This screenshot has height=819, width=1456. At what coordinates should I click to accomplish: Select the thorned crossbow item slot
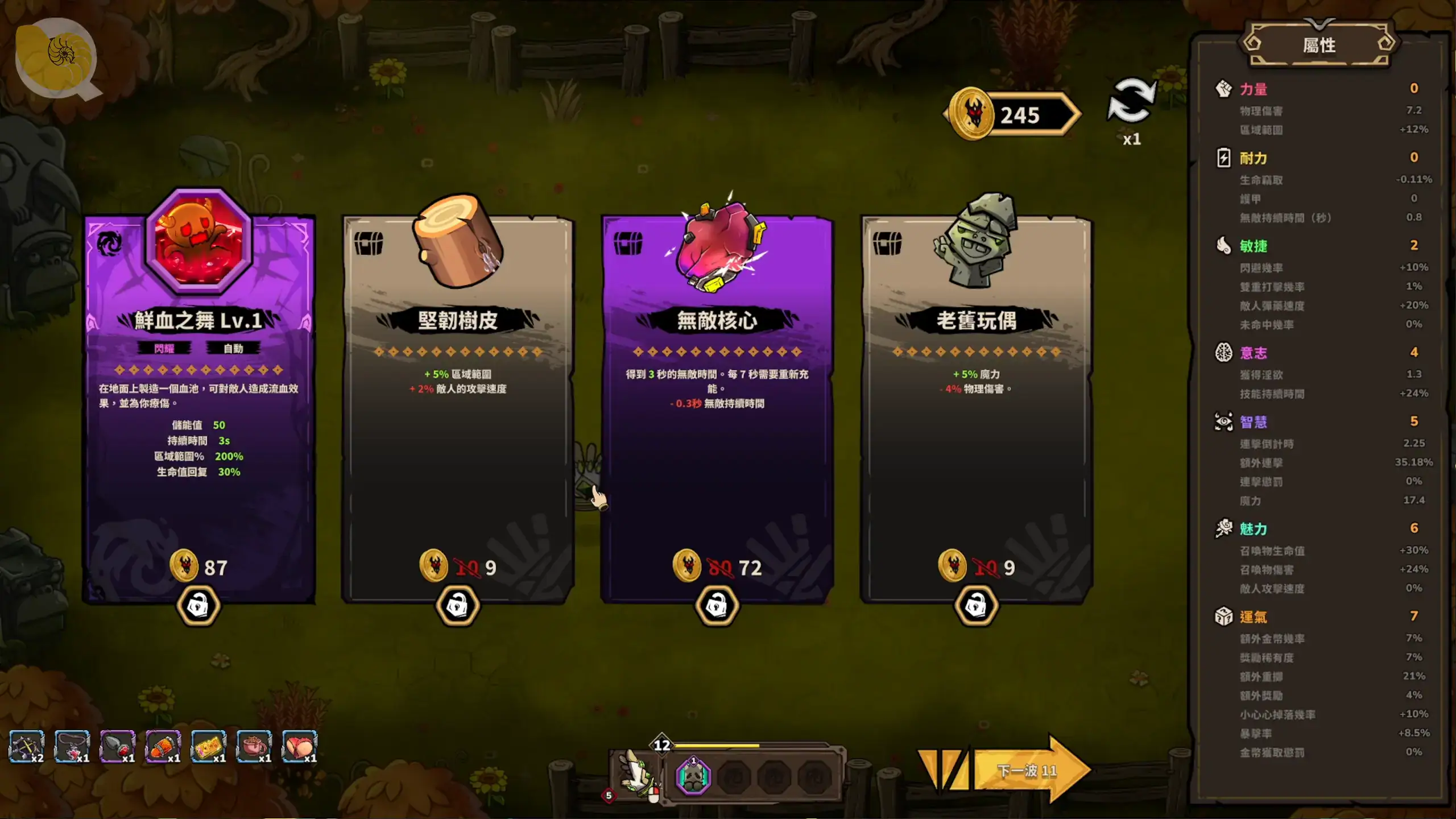(x=26, y=746)
